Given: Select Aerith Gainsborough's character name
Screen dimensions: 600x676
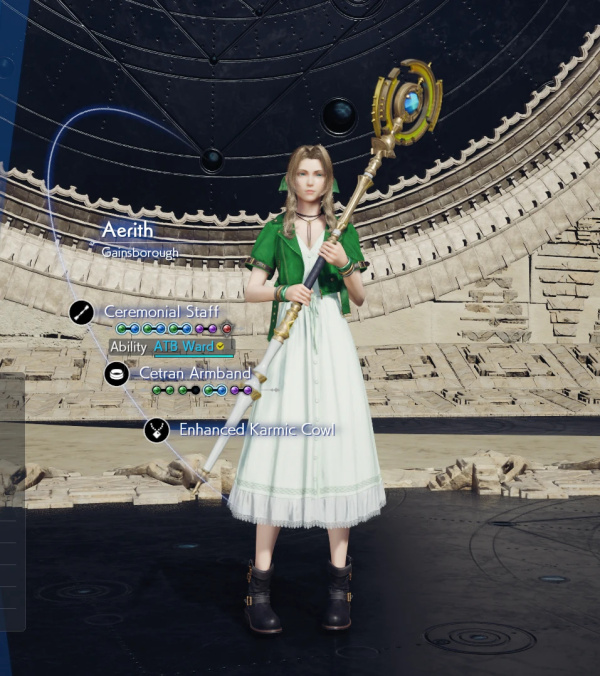Looking at the screenshot, I should pyautogui.click(x=128, y=231).
